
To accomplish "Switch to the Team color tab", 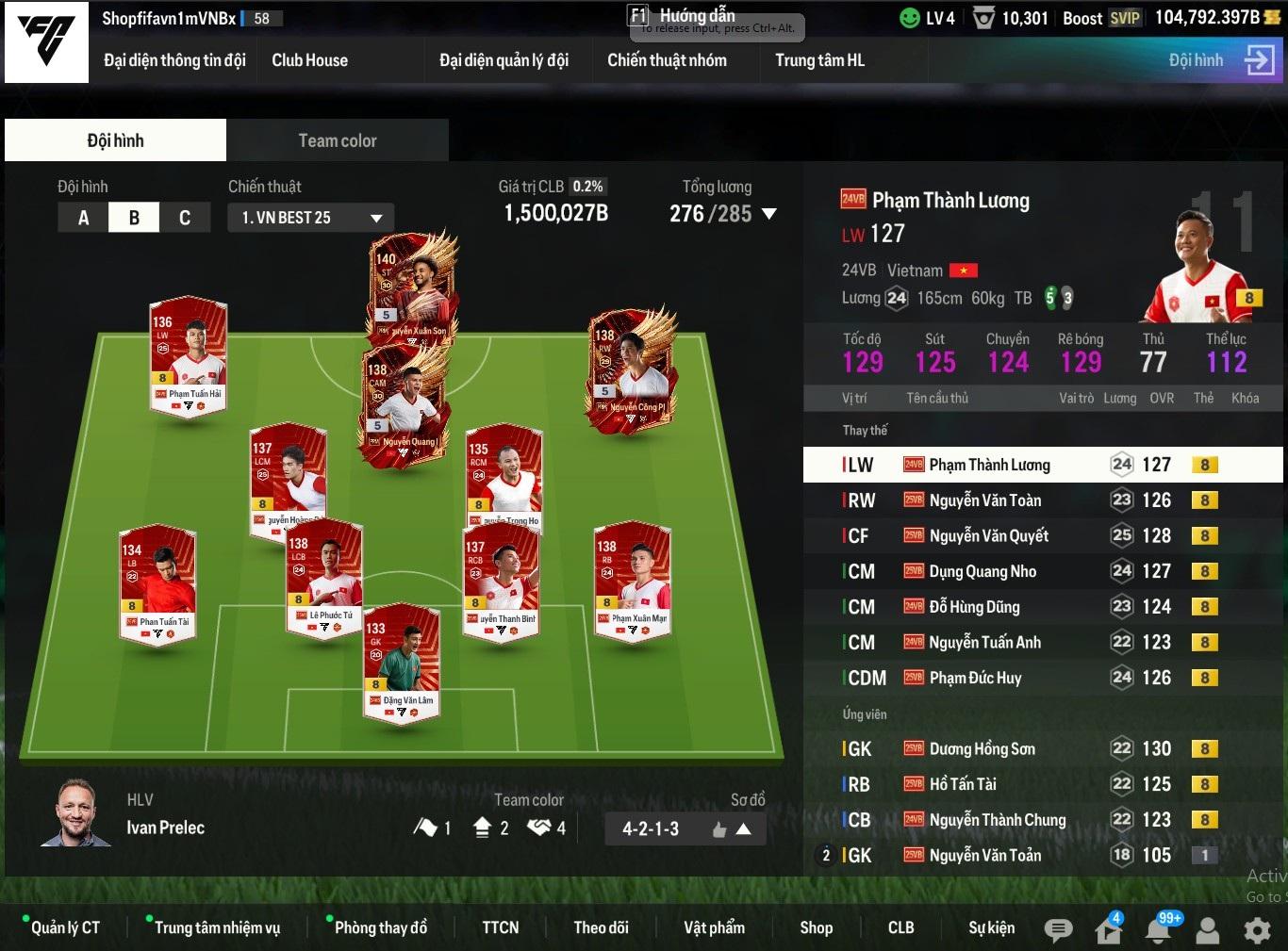I will click(337, 140).
